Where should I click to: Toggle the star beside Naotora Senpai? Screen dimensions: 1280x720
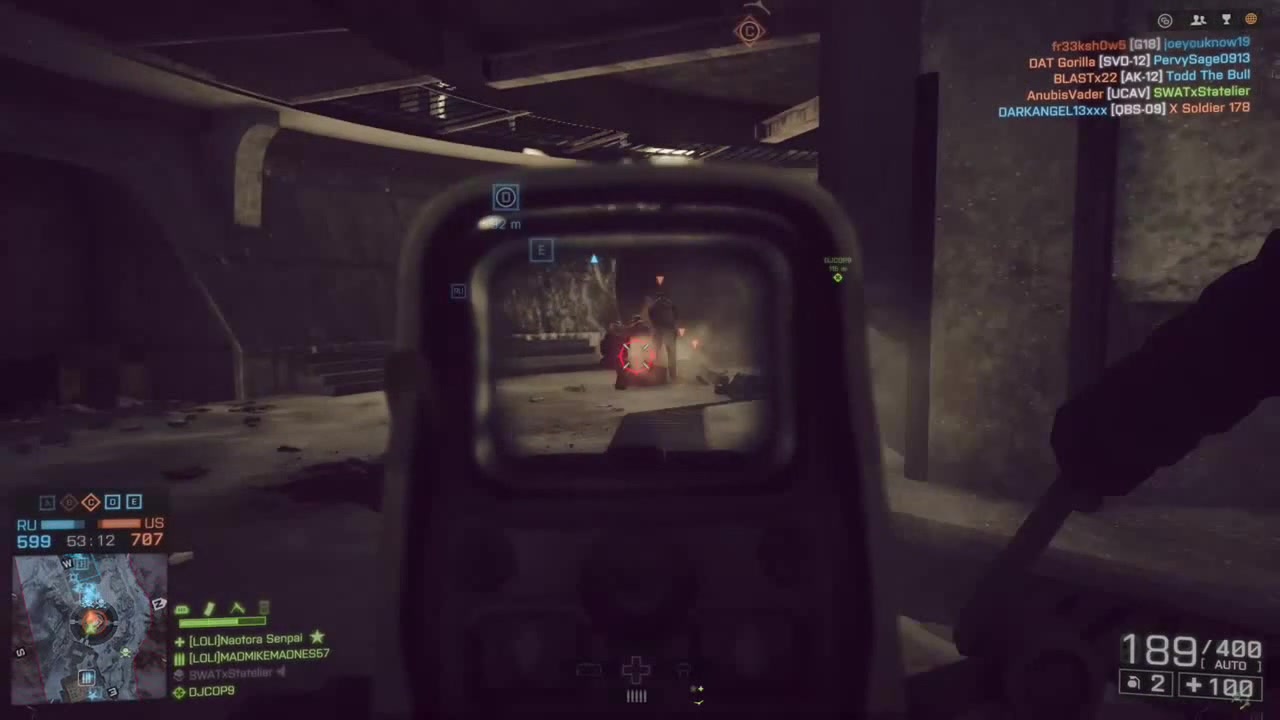tap(317, 638)
